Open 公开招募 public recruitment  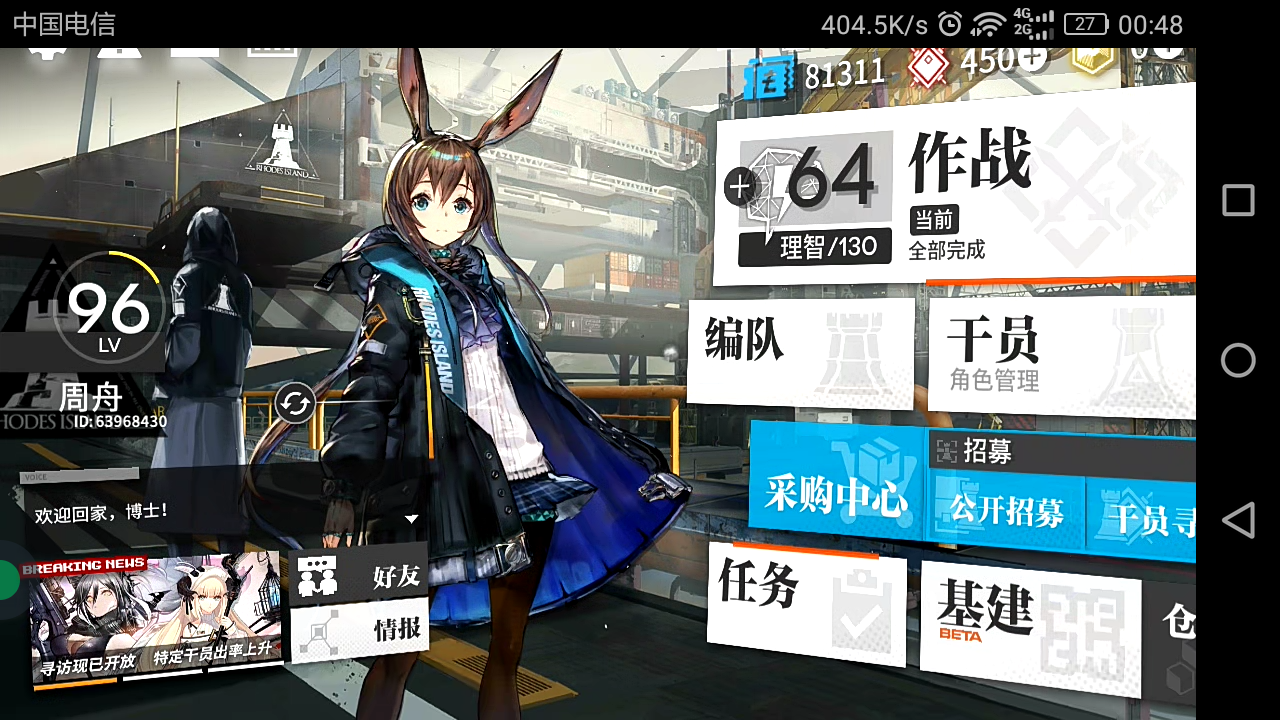[x=1006, y=512]
